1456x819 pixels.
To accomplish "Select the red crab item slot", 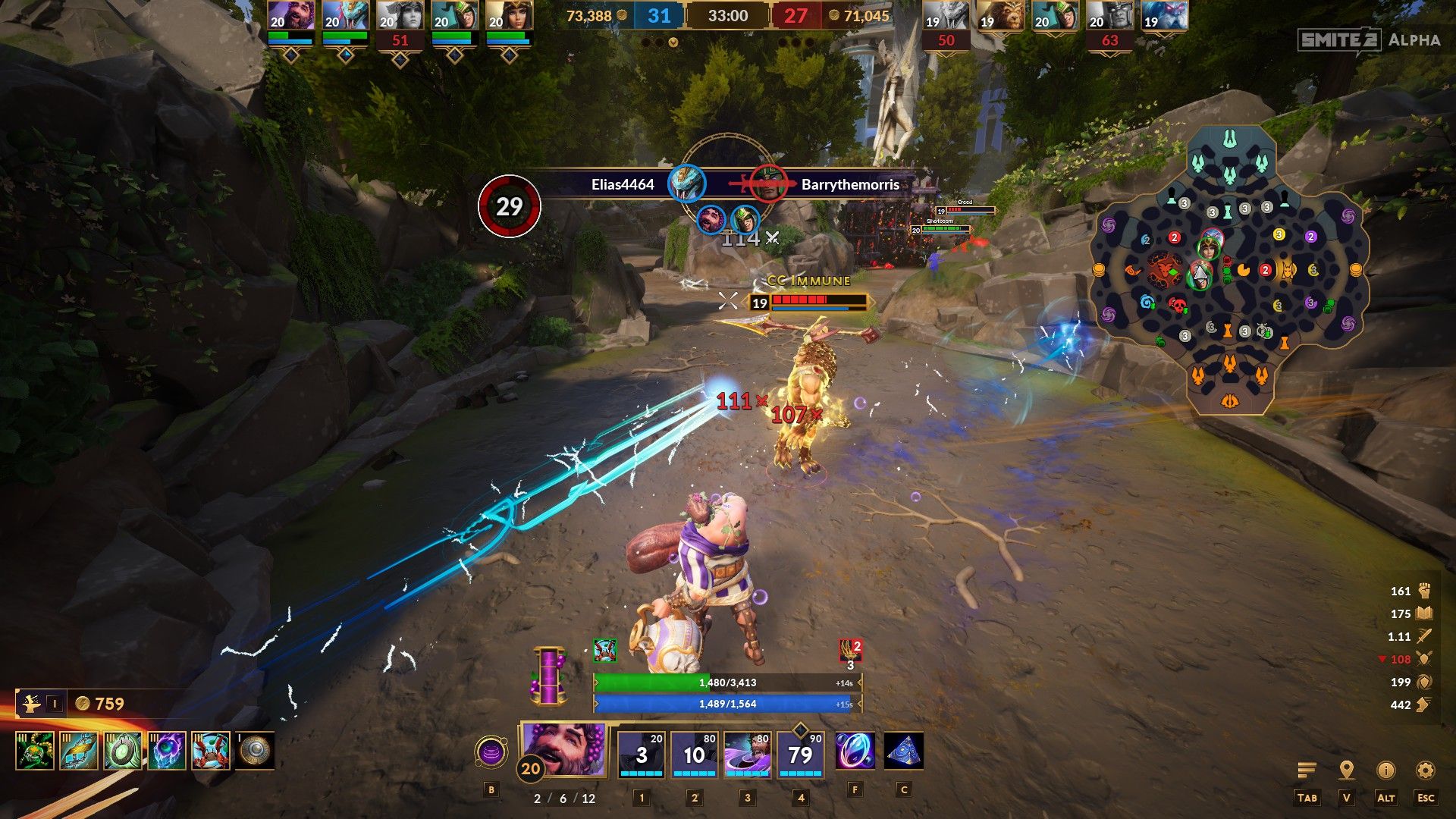I will (x=211, y=751).
